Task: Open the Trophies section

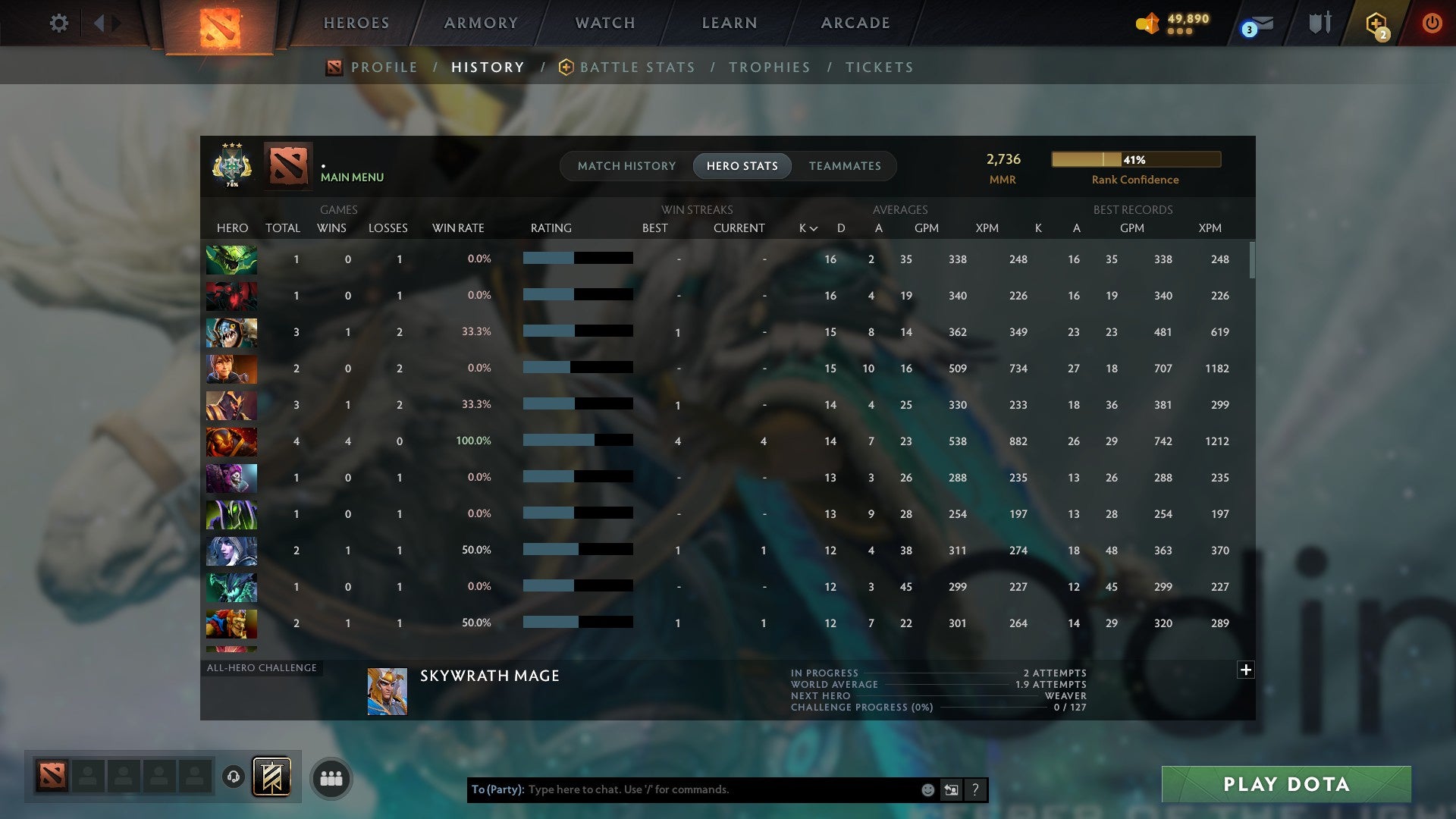Action: tap(769, 67)
